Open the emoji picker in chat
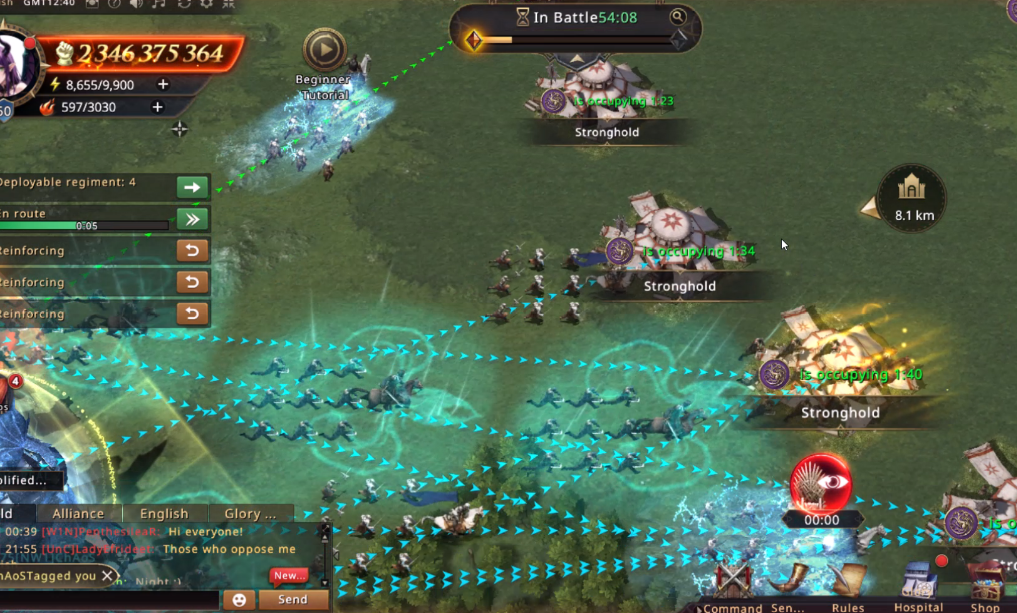Screen dimensions: 1017x613 pyautogui.click(x=239, y=600)
